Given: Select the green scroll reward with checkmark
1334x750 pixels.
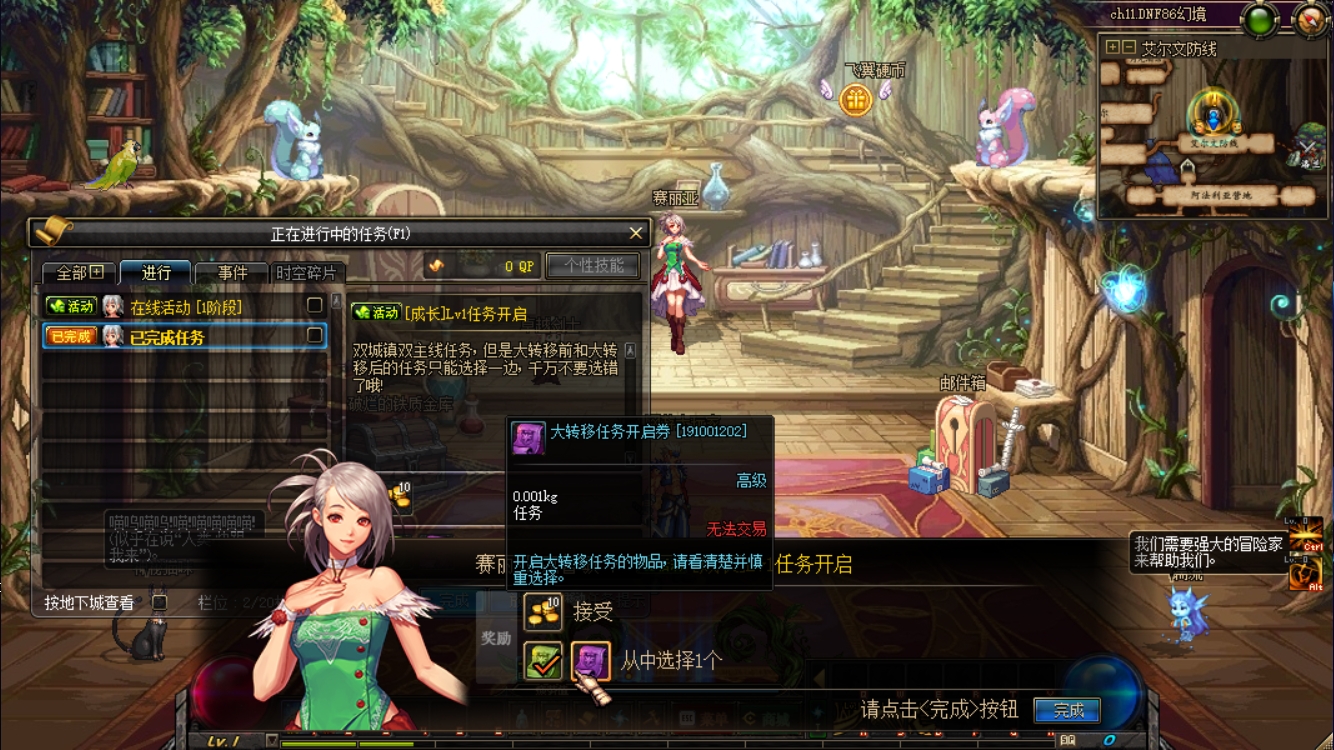Looking at the screenshot, I should [543, 661].
